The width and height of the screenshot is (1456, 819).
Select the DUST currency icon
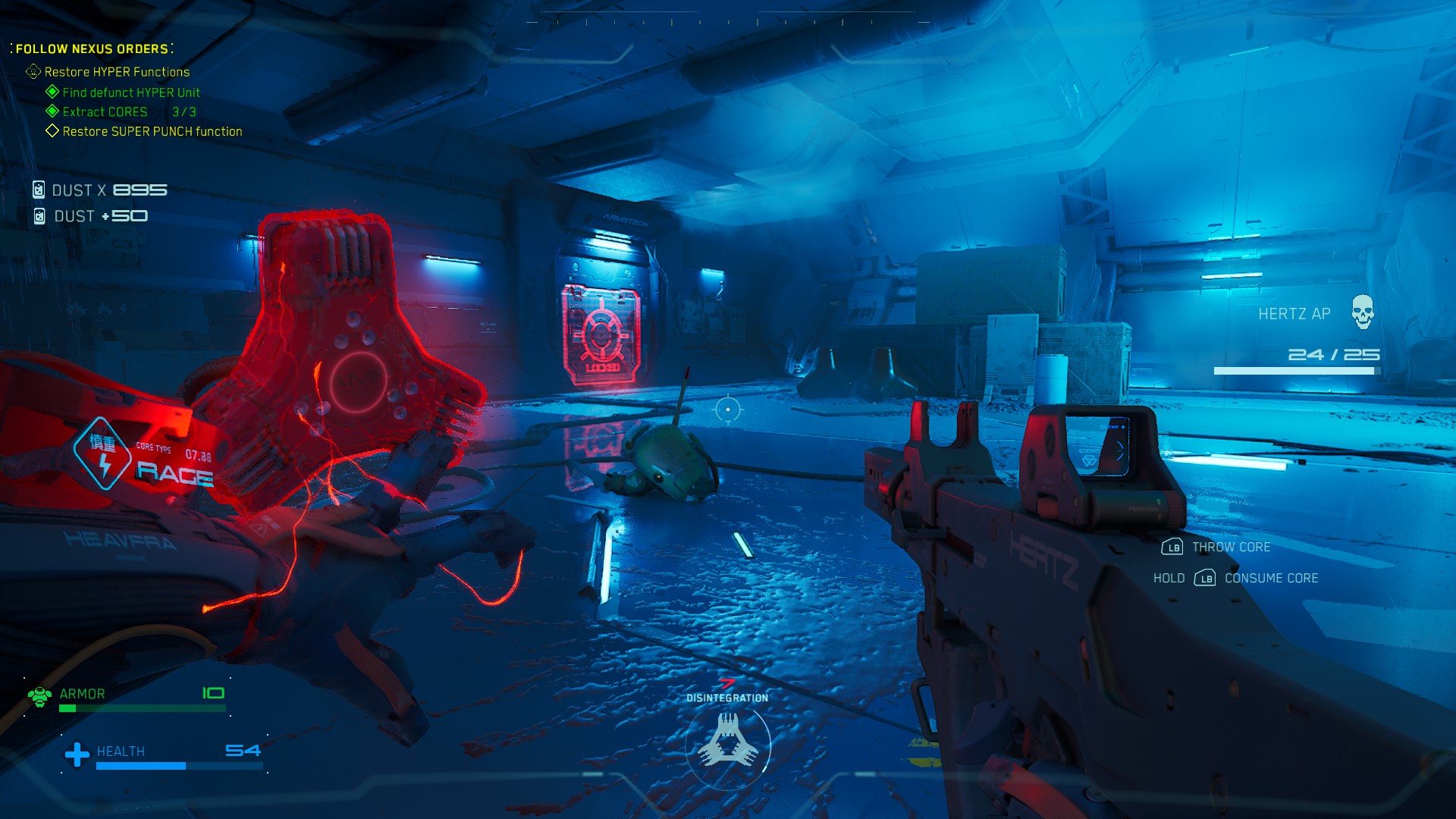point(39,190)
